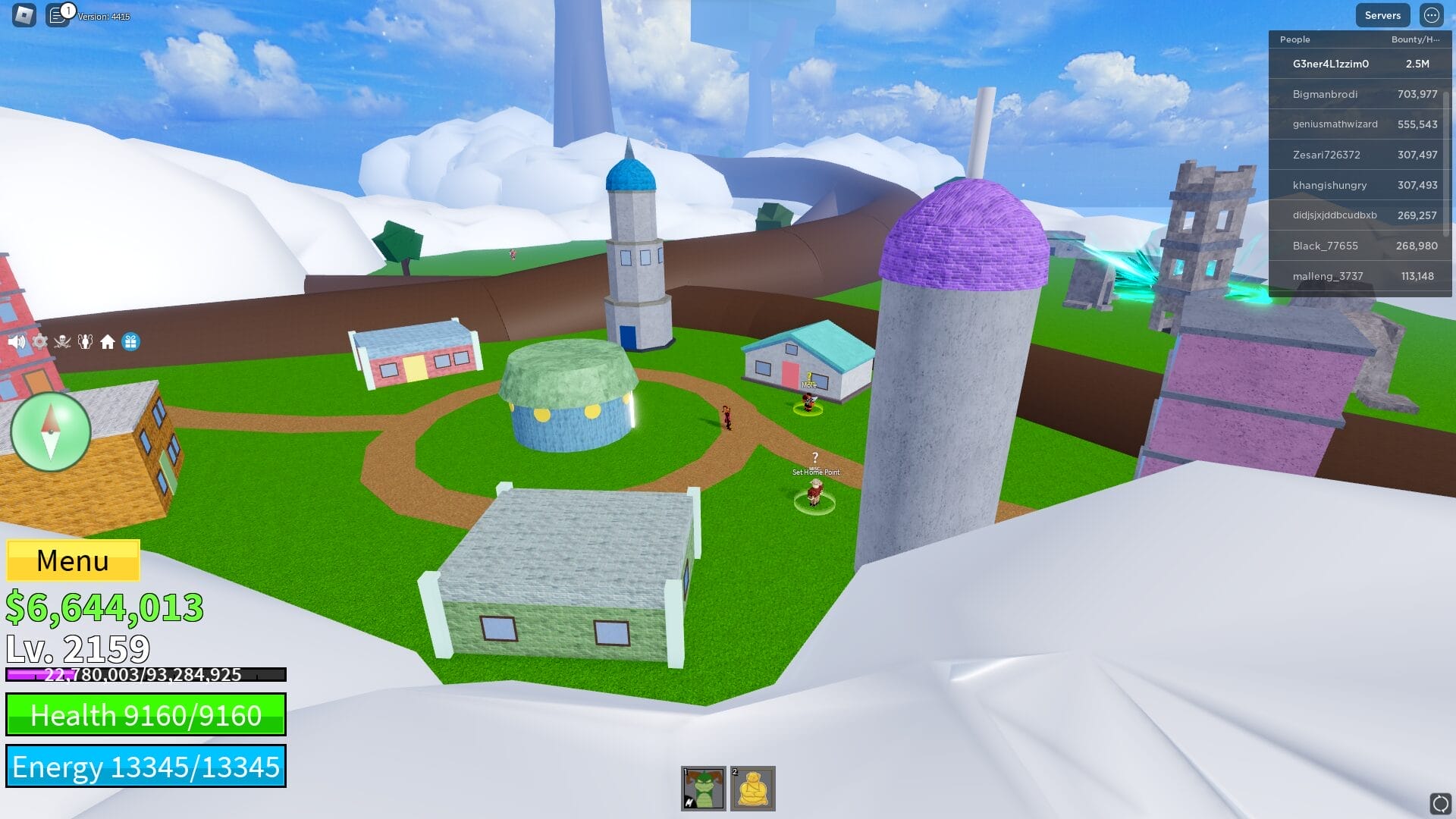
Task: Toggle the chat window open
Action: click(x=57, y=13)
